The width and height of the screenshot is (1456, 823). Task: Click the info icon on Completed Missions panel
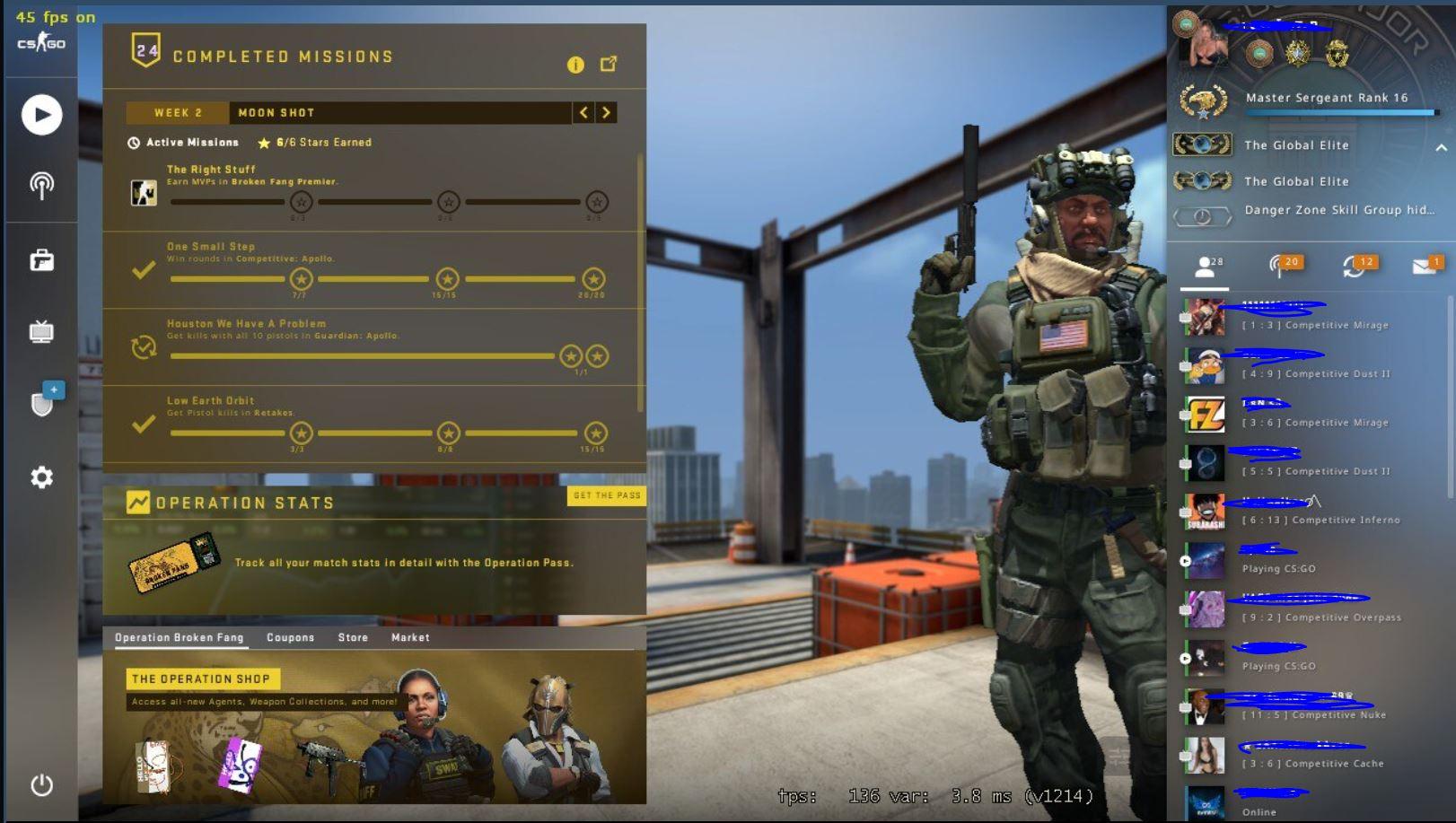pos(575,65)
